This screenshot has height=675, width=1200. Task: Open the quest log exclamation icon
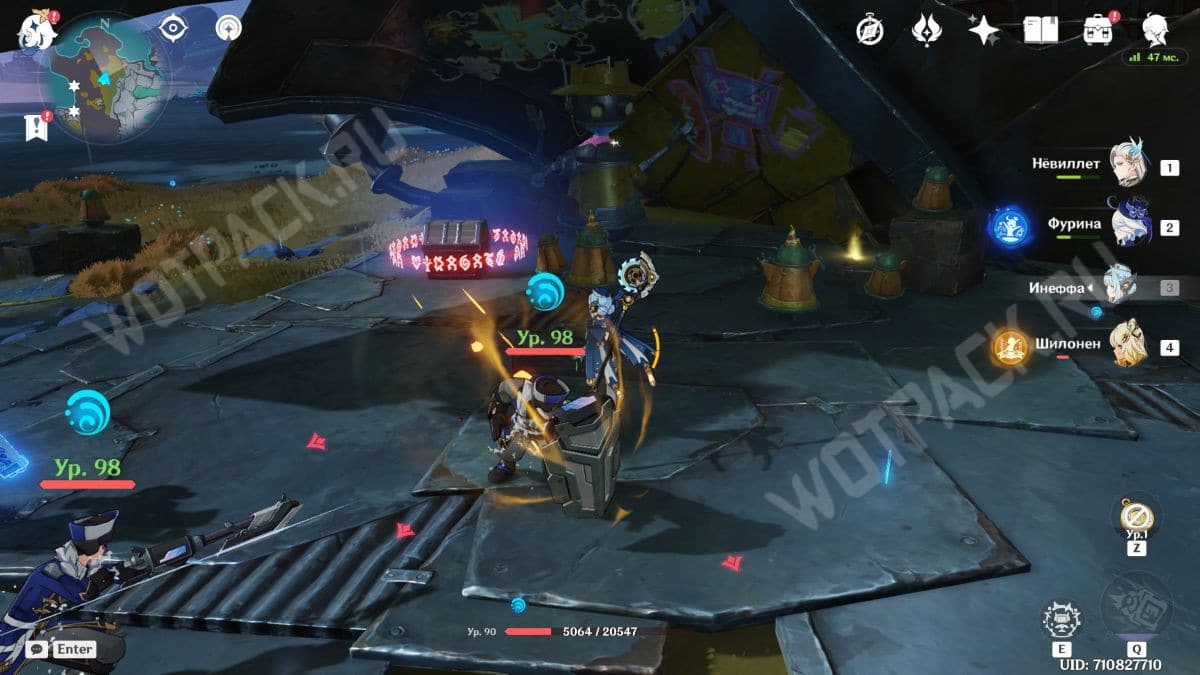click(x=36, y=127)
